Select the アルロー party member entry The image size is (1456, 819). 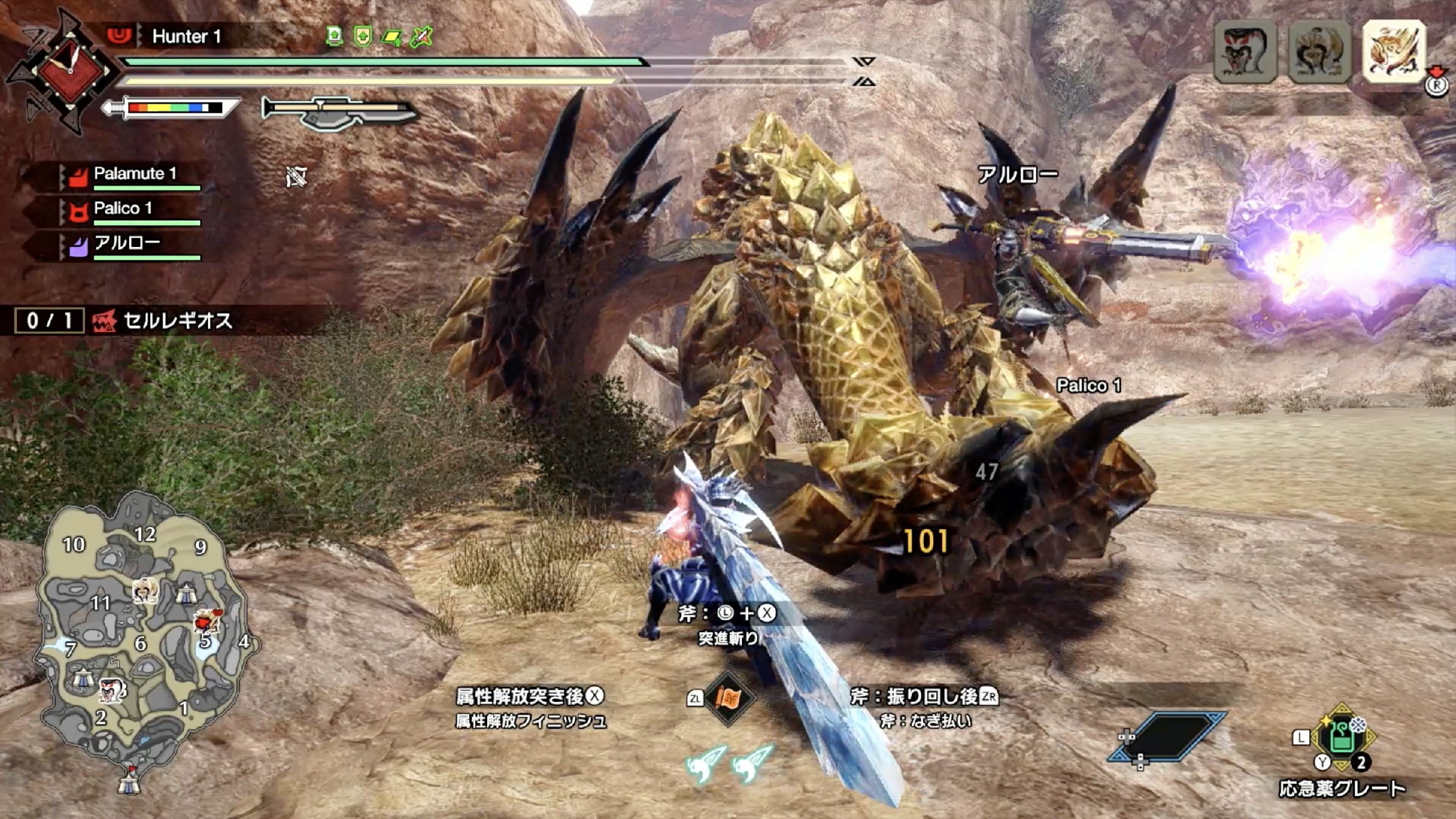126,244
